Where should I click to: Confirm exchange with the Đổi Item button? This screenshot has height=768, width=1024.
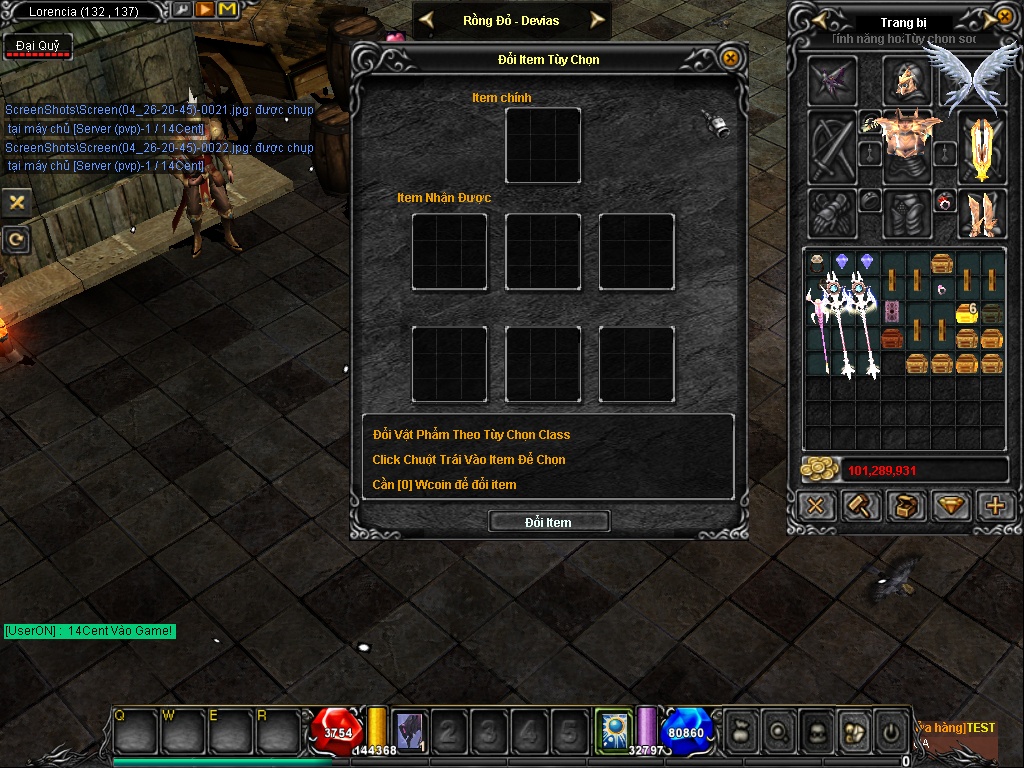(x=548, y=522)
